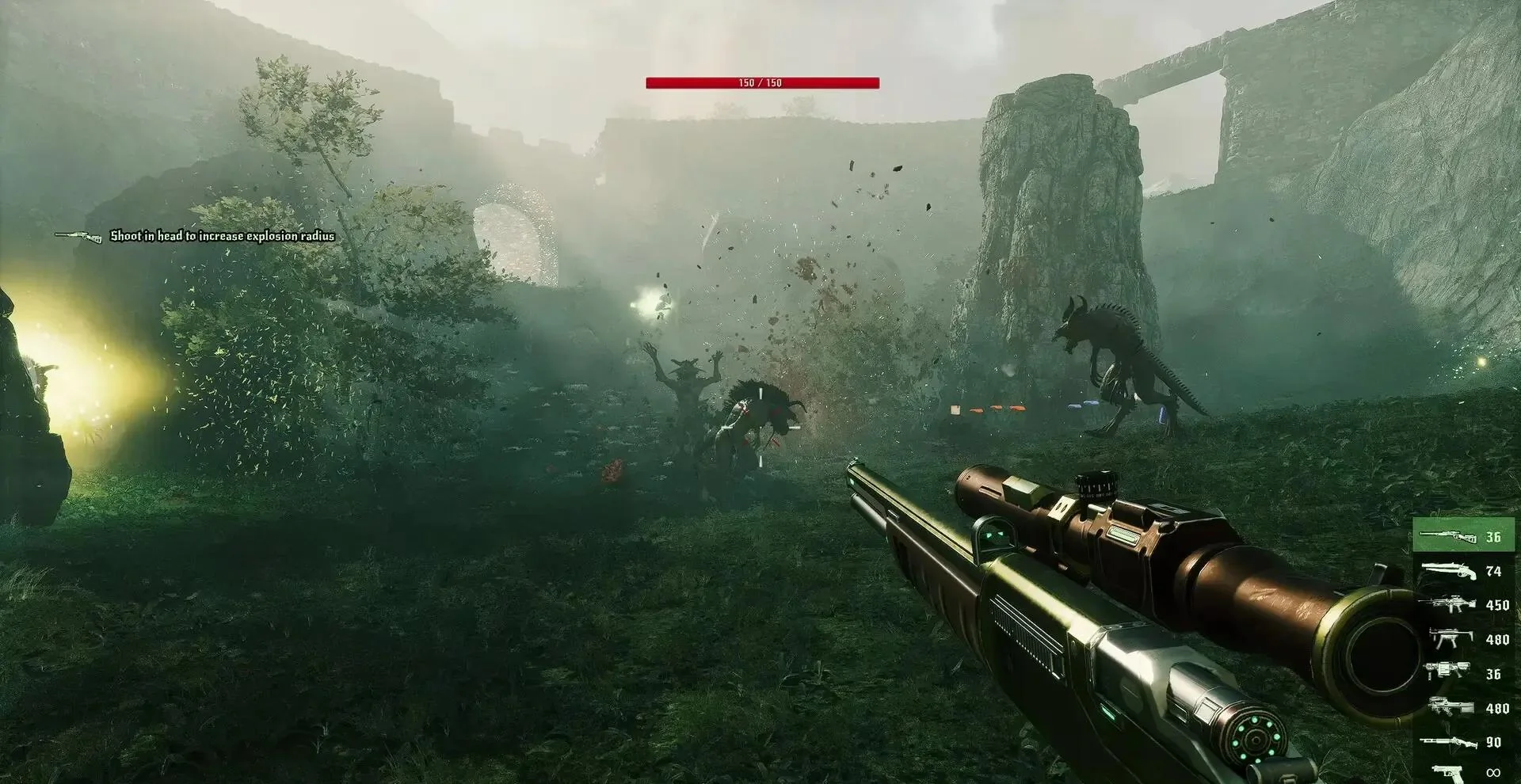Click the rifle icon beside the headshot hint

tap(78, 236)
